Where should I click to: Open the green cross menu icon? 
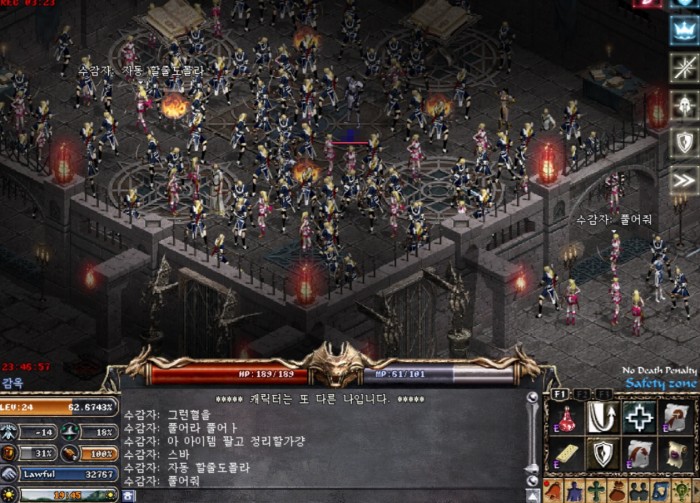(598, 491)
